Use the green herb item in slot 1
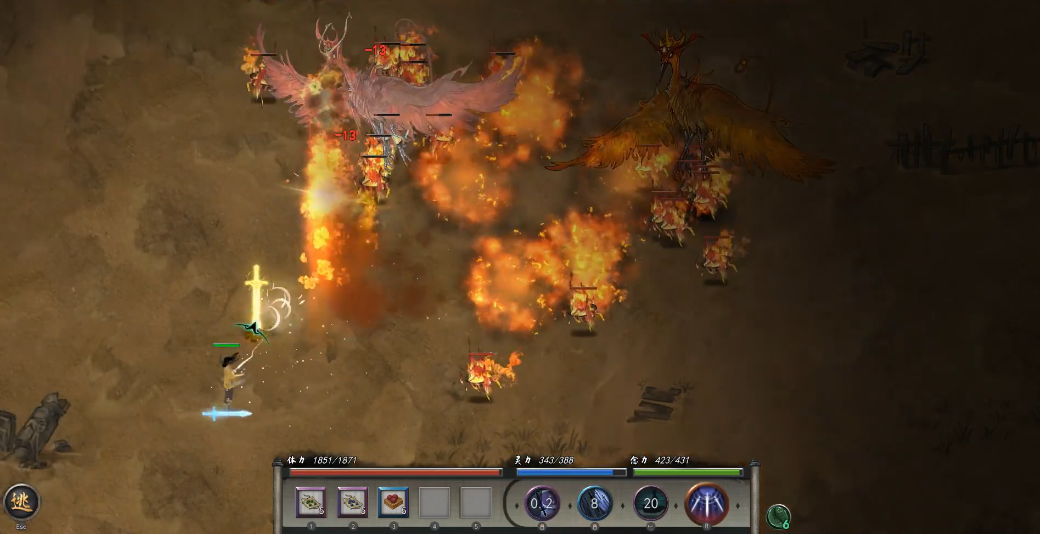The height and width of the screenshot is (534, 1040). click(x=312, y=502)
